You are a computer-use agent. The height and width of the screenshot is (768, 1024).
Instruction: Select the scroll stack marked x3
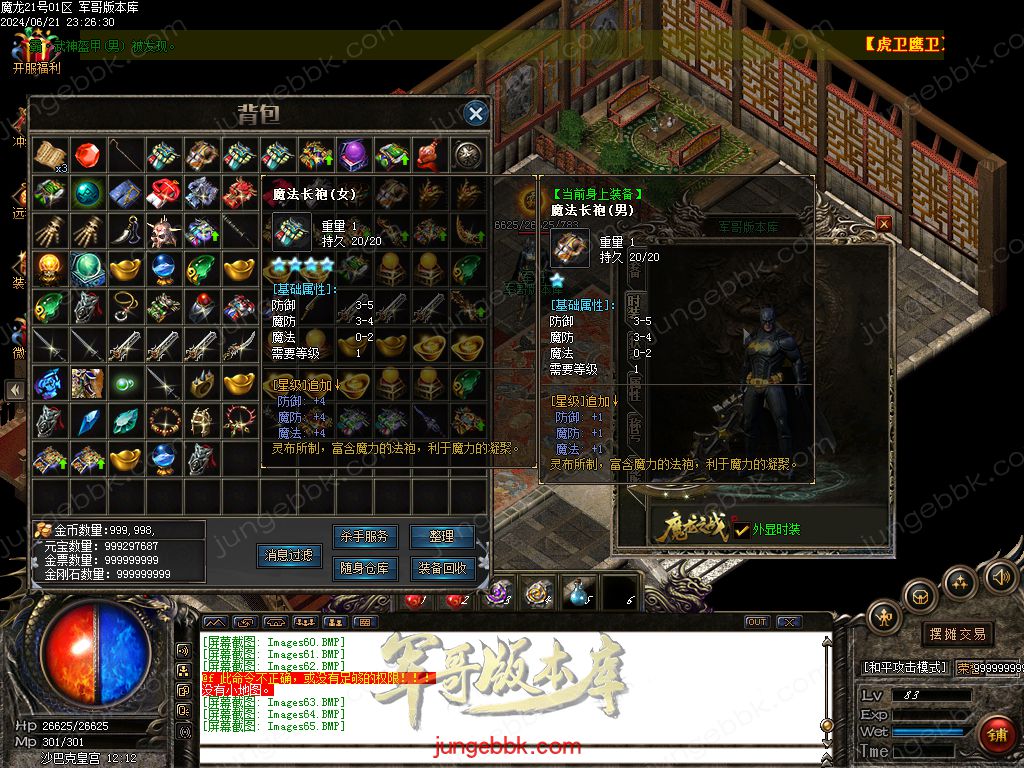tap(49, 154)
